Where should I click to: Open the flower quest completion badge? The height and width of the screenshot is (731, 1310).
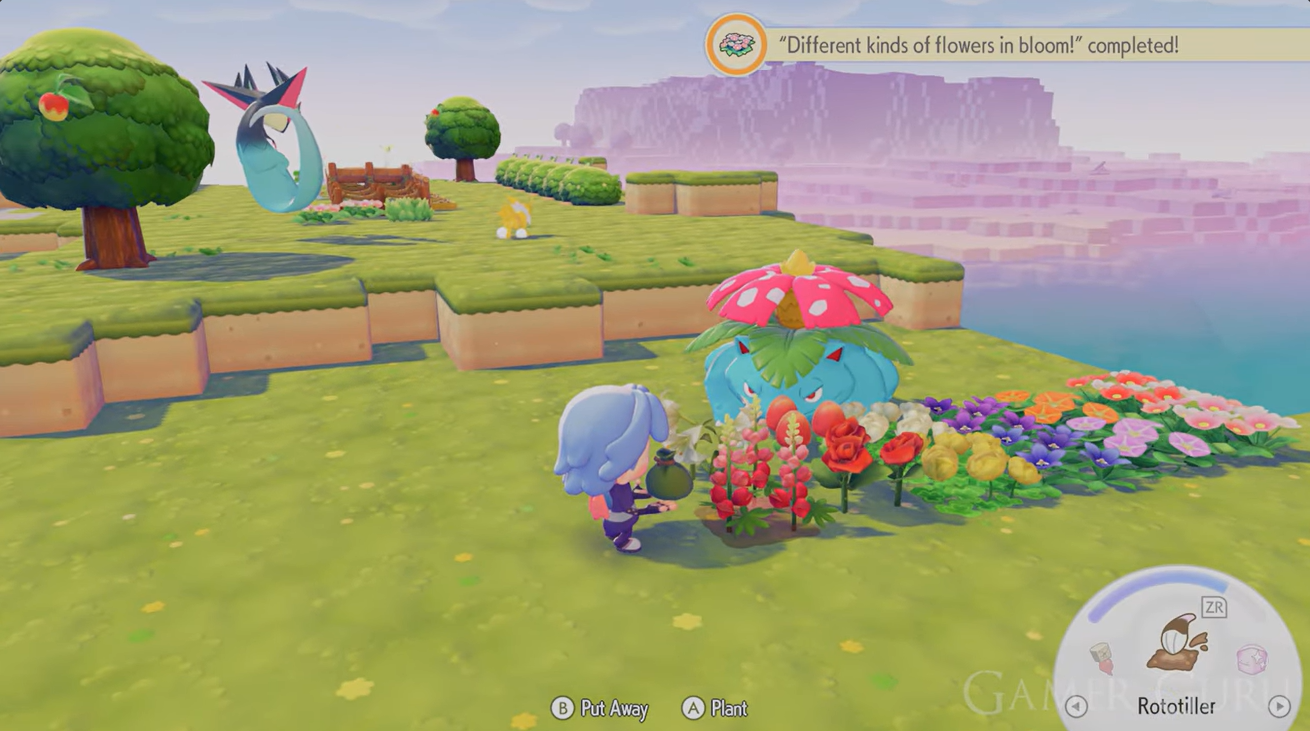click(736, 45)
